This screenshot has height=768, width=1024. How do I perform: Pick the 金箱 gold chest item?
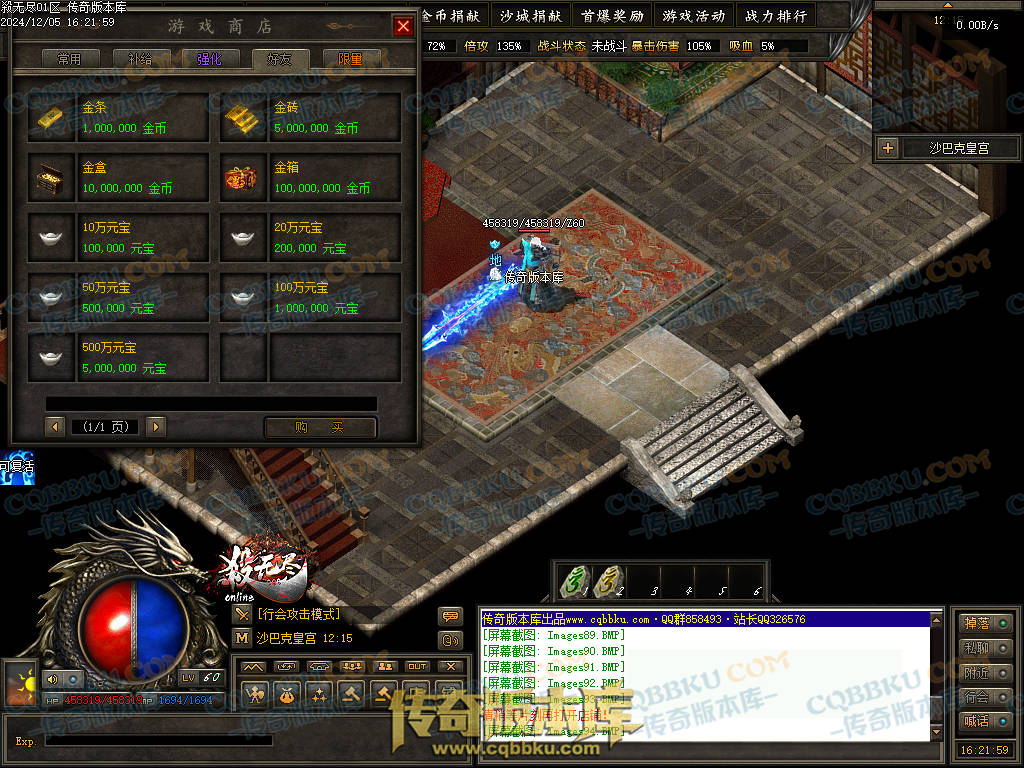coord(311,178)
